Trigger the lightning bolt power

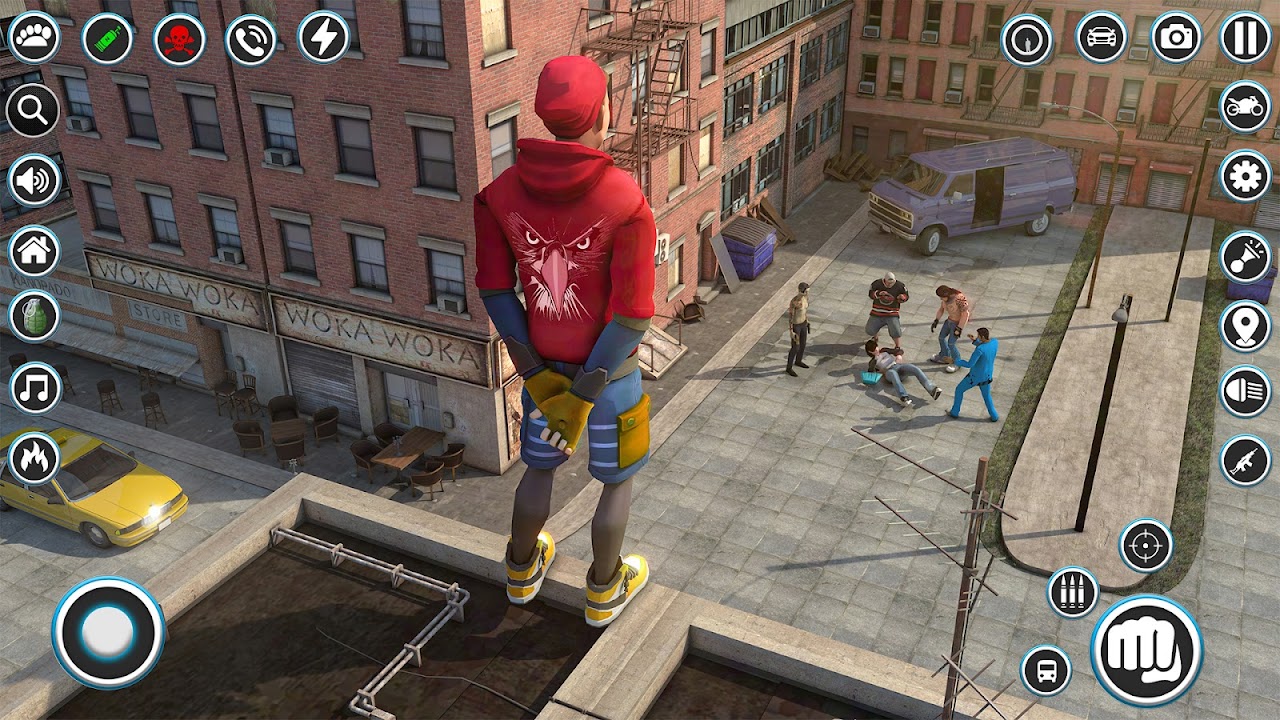point(324,37)
